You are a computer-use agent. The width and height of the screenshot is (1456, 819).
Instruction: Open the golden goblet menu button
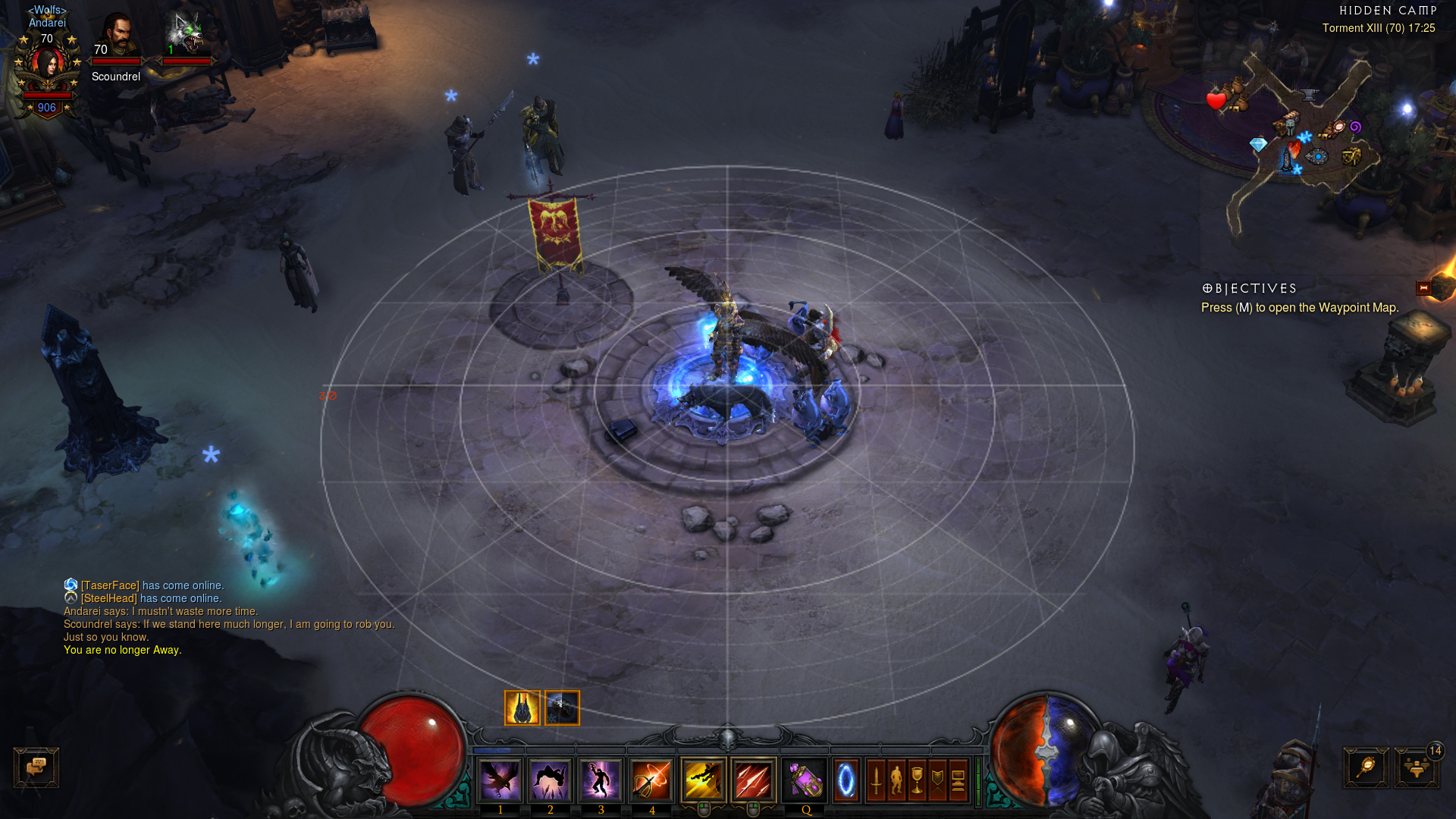tap(918, 780)
